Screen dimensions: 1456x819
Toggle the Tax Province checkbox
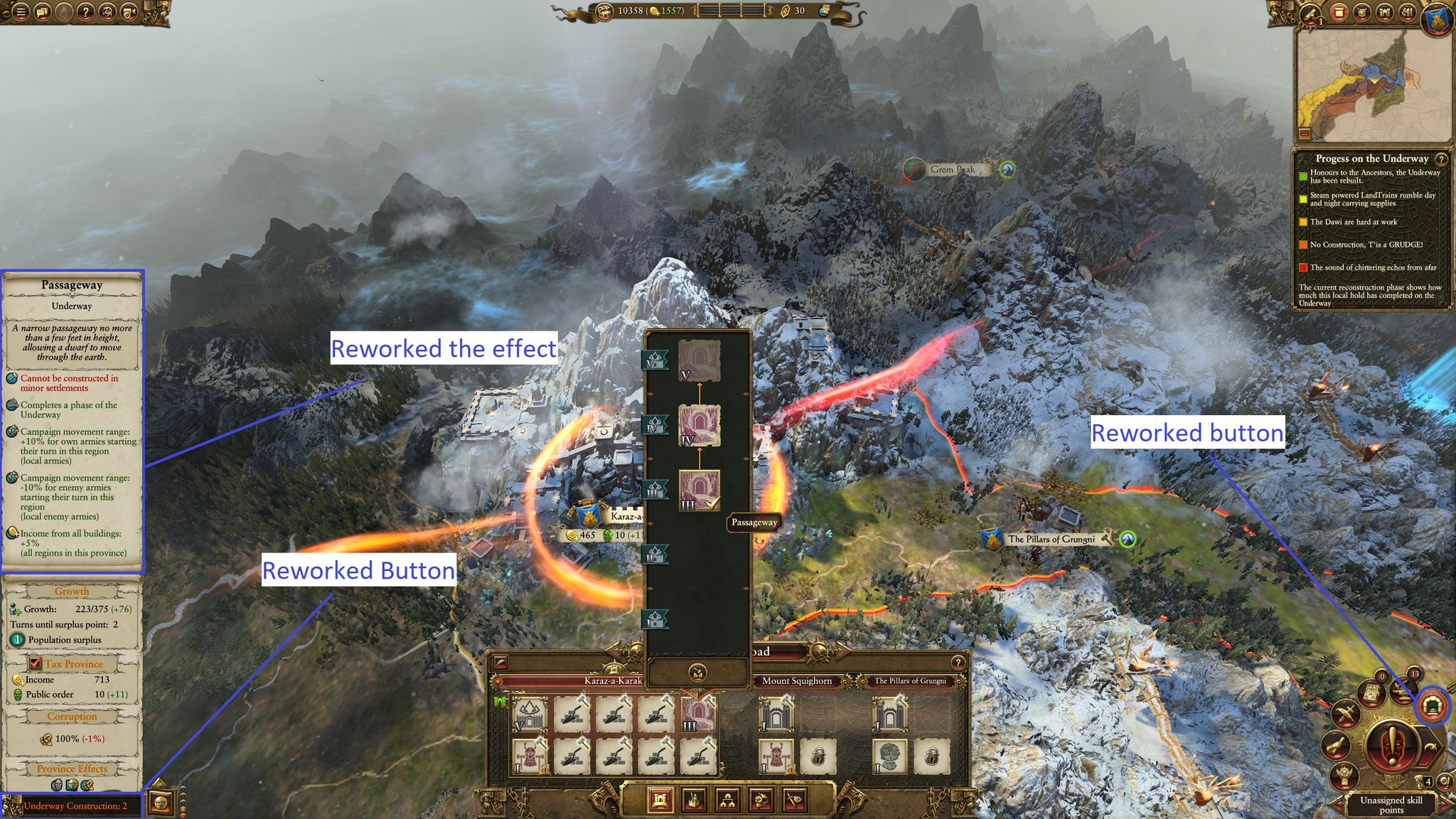click(x=36, y=663)
